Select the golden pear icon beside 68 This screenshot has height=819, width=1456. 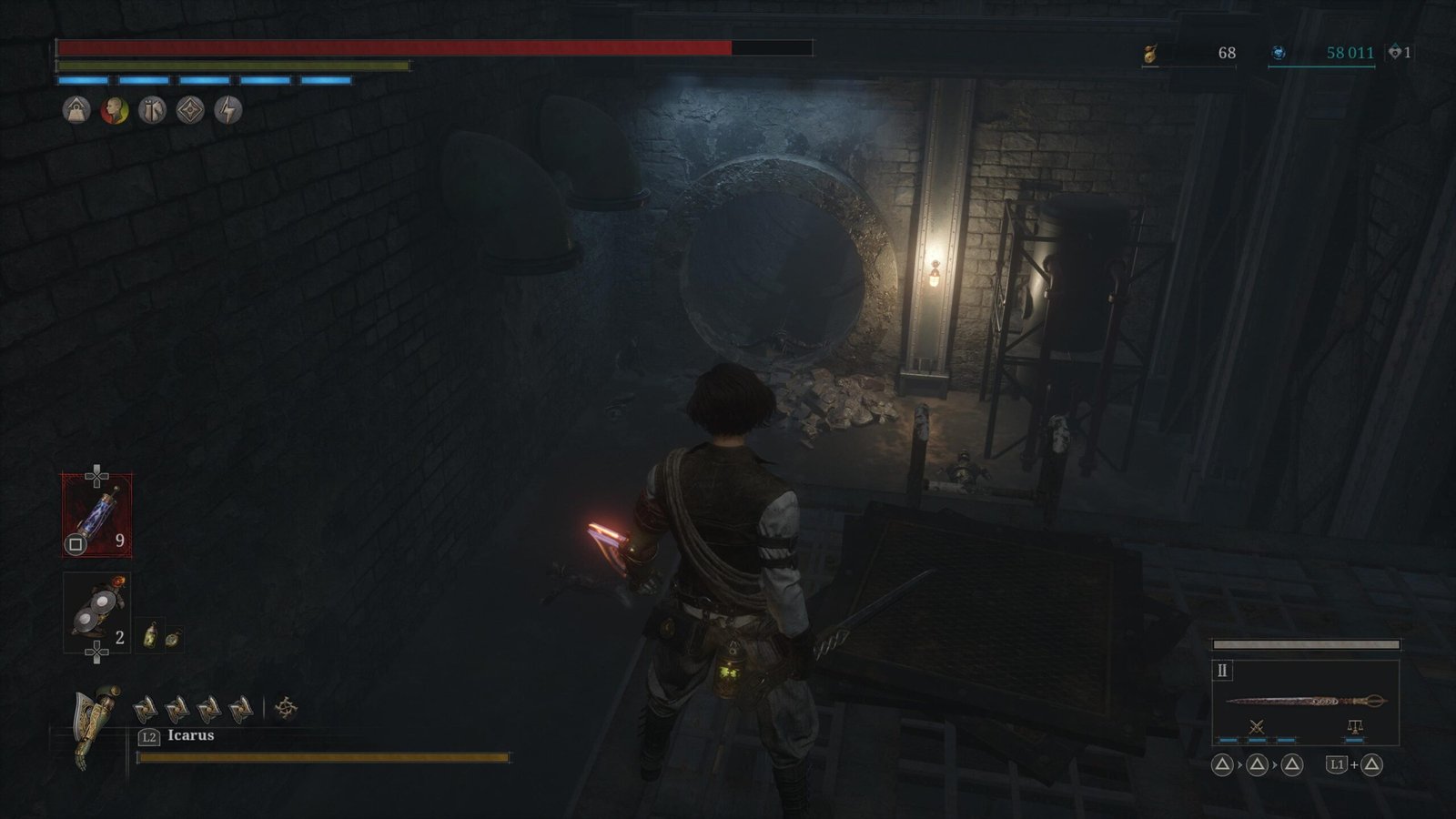pyautogui.click(x=1150, y=54)
